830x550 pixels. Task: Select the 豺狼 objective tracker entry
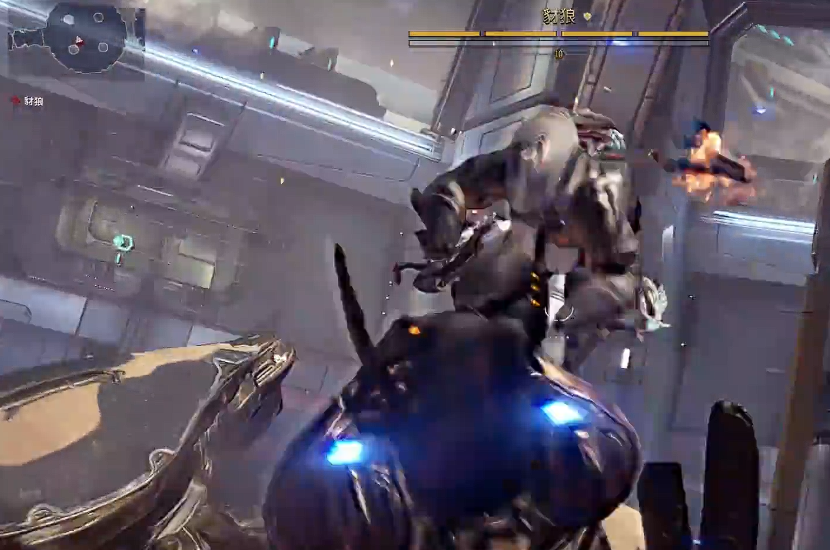29,101
